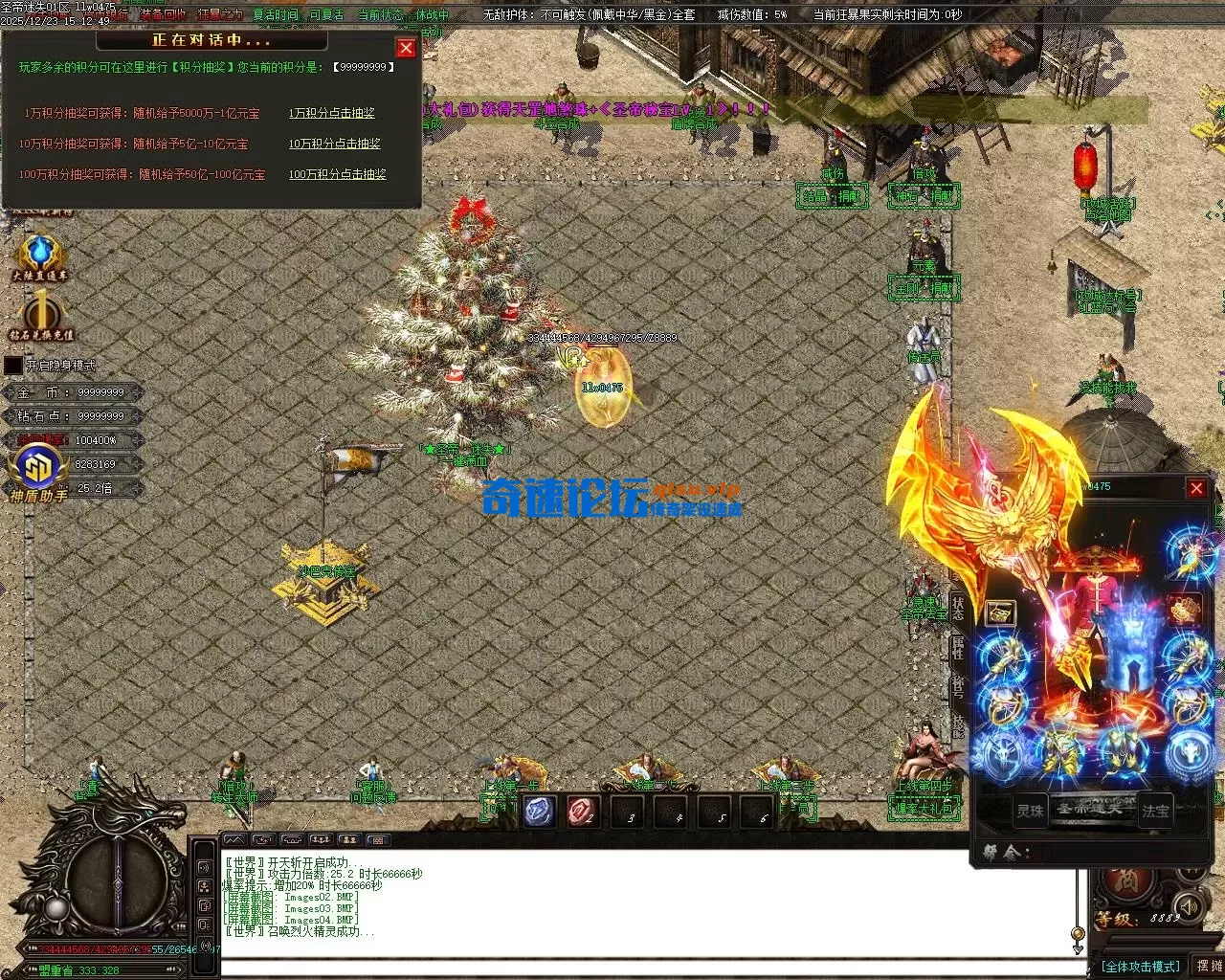Open the 摆摊 stall button
Image resolution: width=1225 pixels, height=980 pixels.
[x=1209, y=967]
